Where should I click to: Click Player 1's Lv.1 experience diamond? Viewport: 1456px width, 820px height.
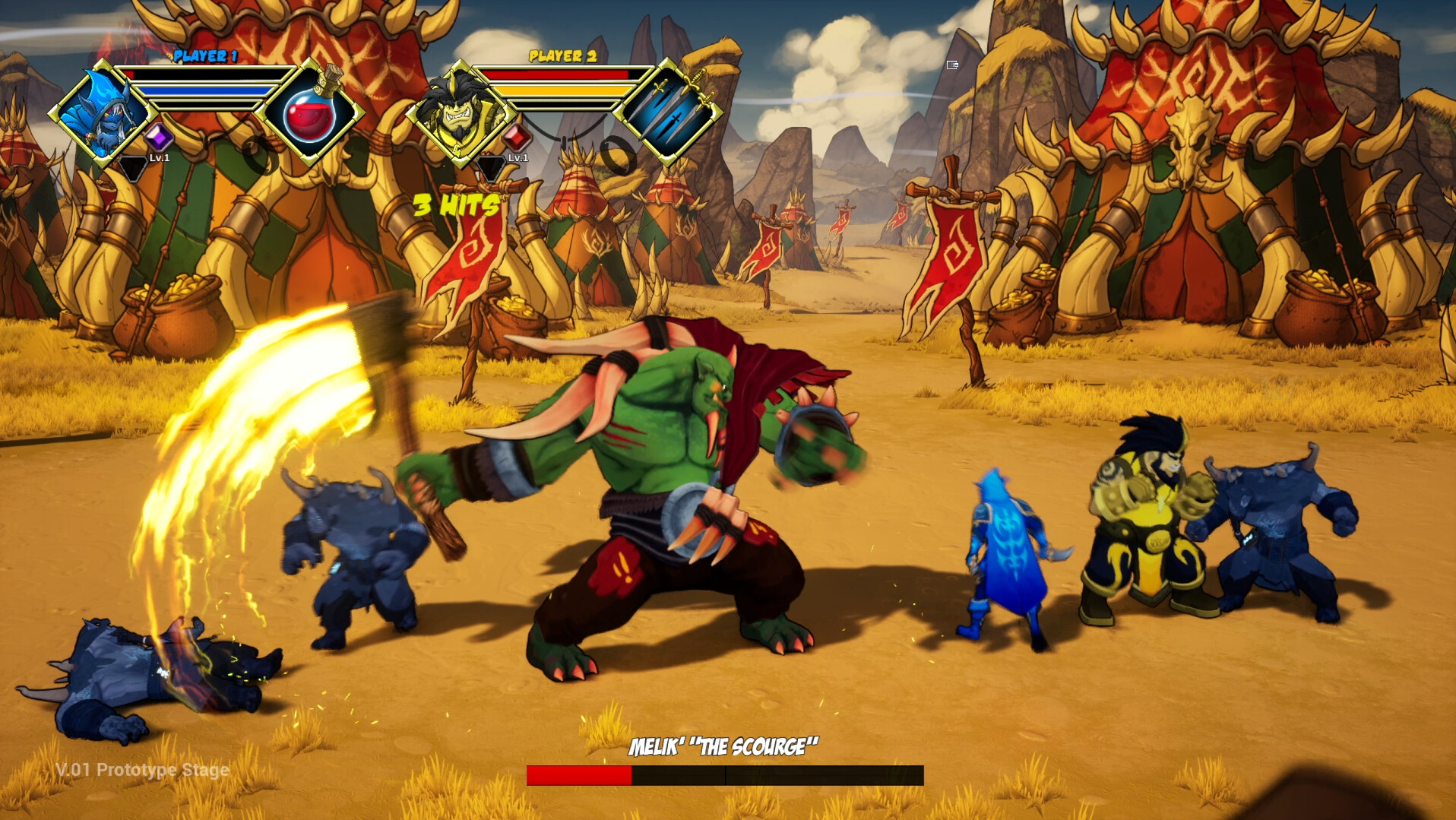click(x=136, y=162)
